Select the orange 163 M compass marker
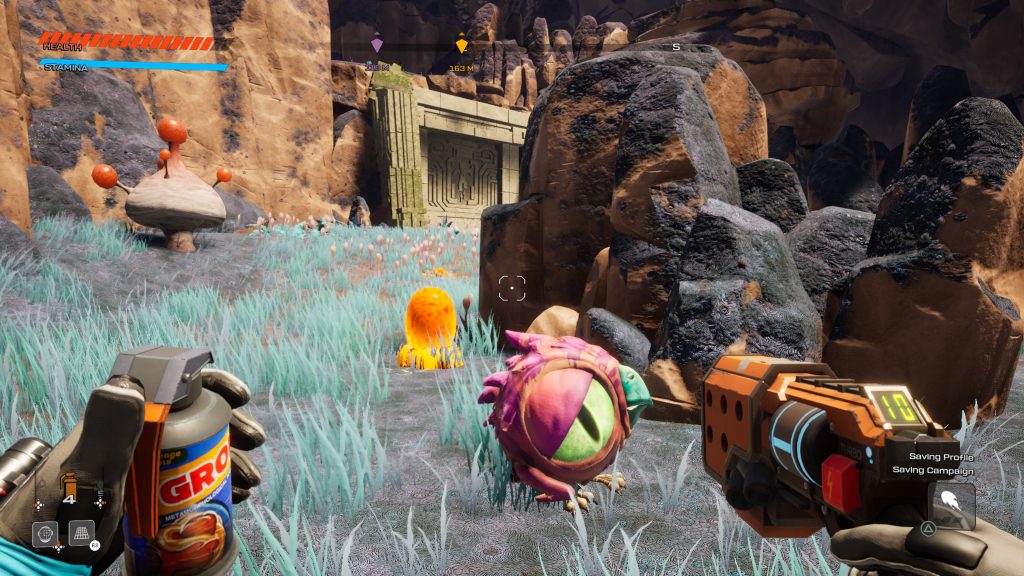The image size is (1024, 576). click(x=461, y=45)
